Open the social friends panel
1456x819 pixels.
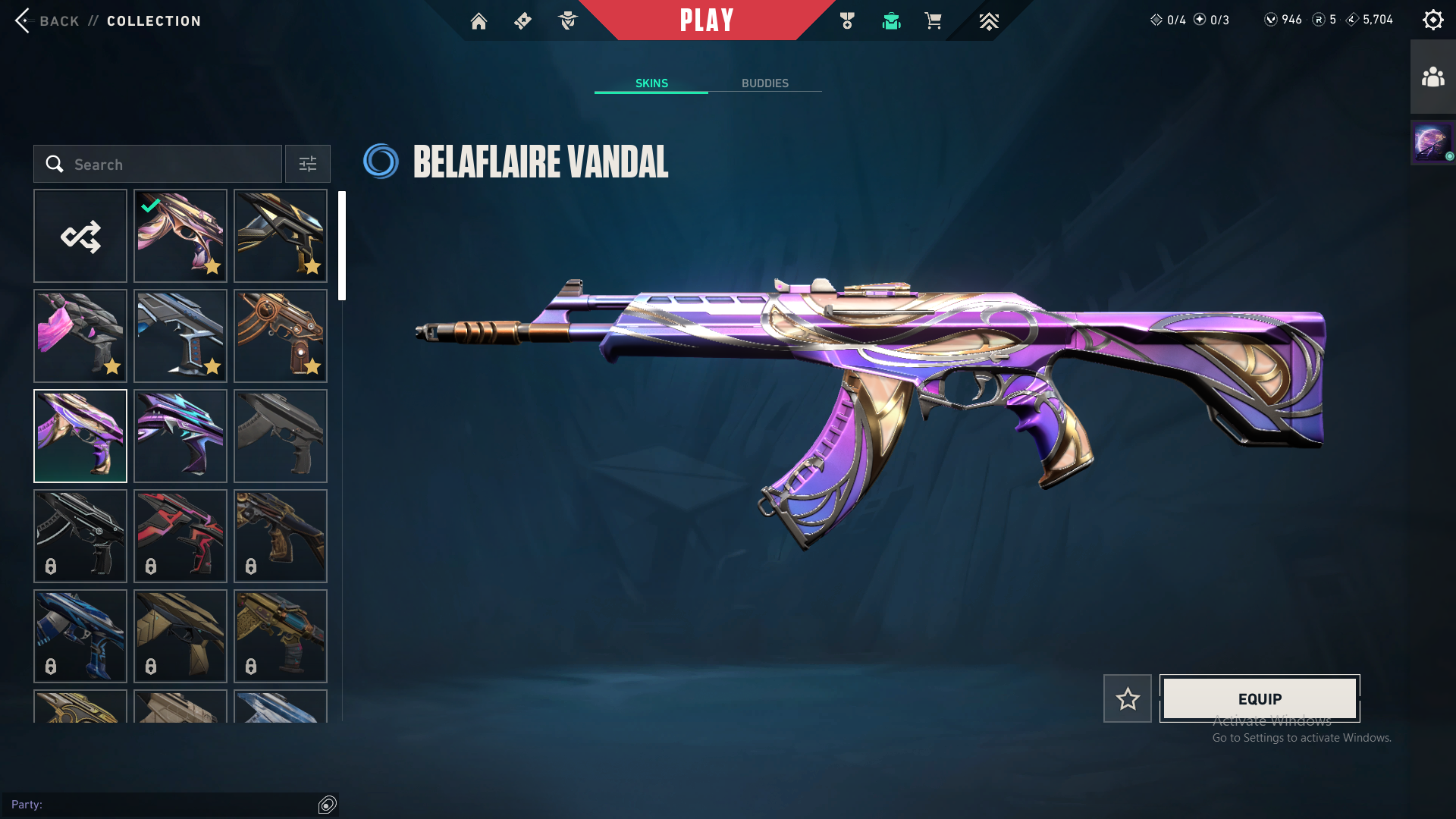1432,77
